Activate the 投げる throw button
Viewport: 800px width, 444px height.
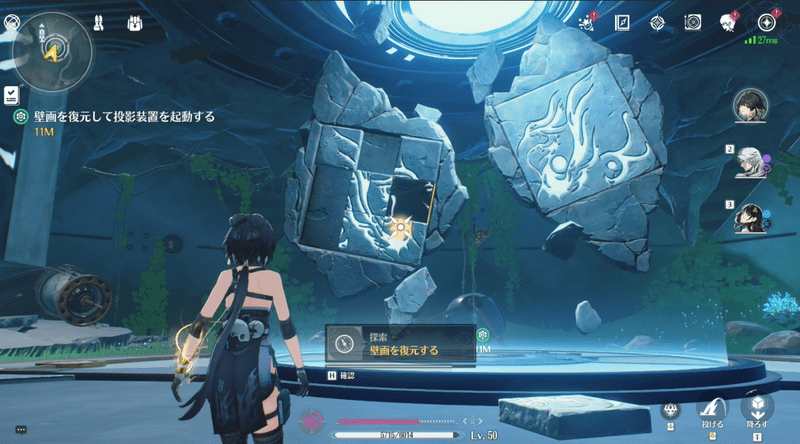713,410
